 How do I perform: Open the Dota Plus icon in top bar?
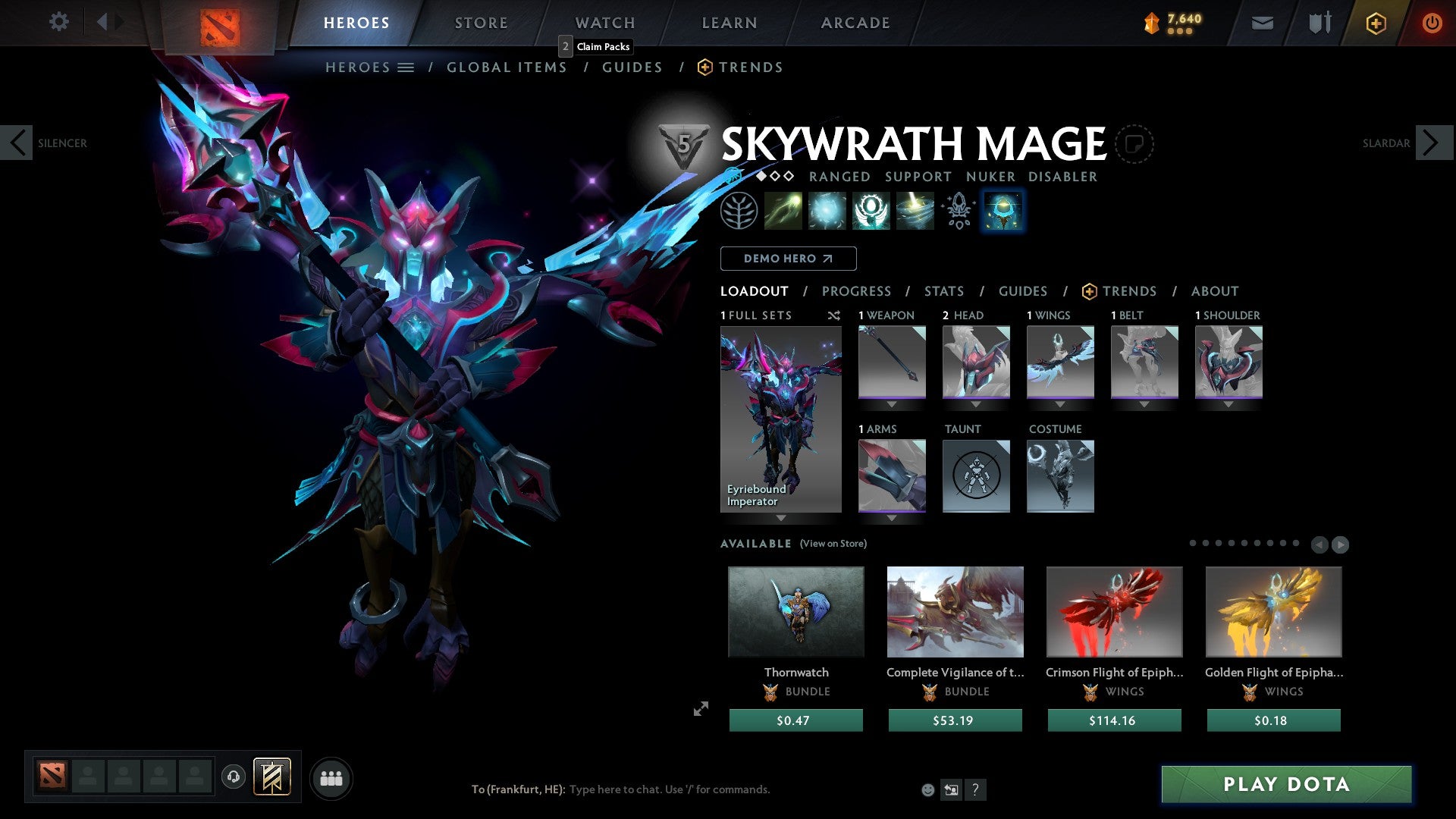[1375, 23]
